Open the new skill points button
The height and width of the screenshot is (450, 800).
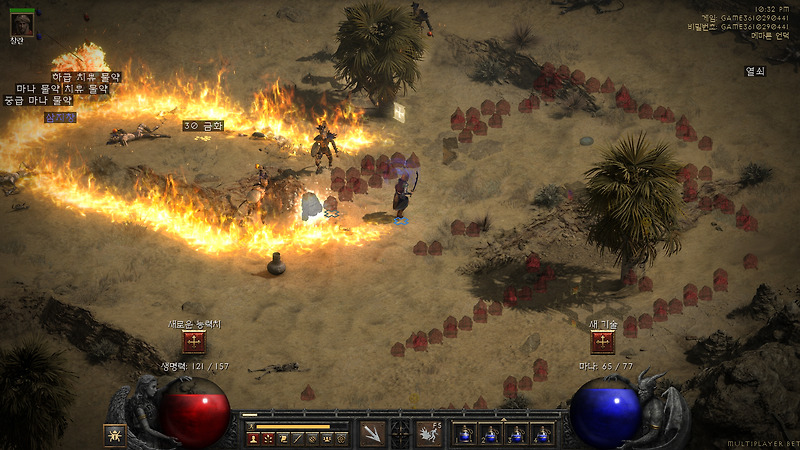click(602, 342)
